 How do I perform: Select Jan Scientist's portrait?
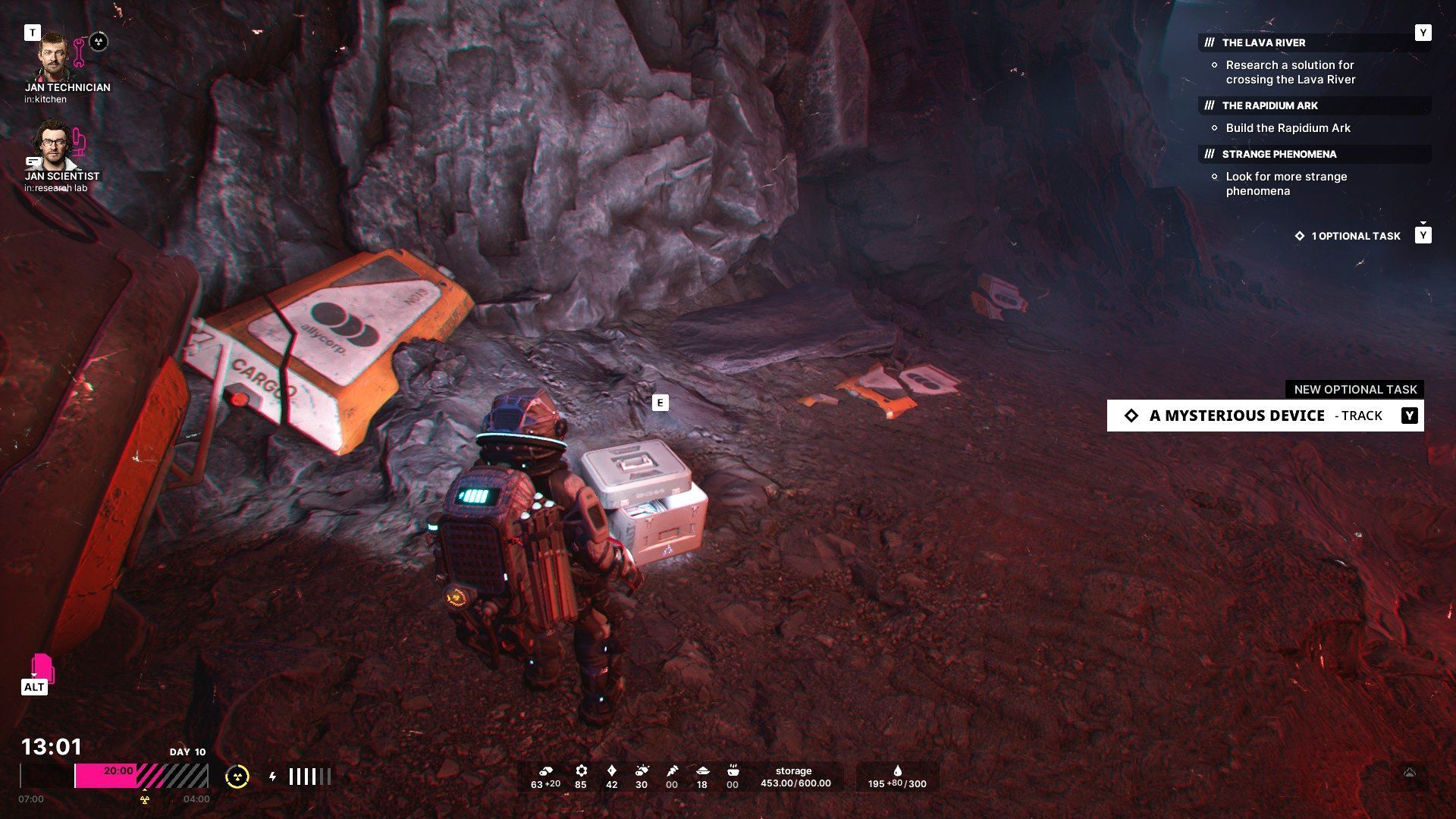52,144
